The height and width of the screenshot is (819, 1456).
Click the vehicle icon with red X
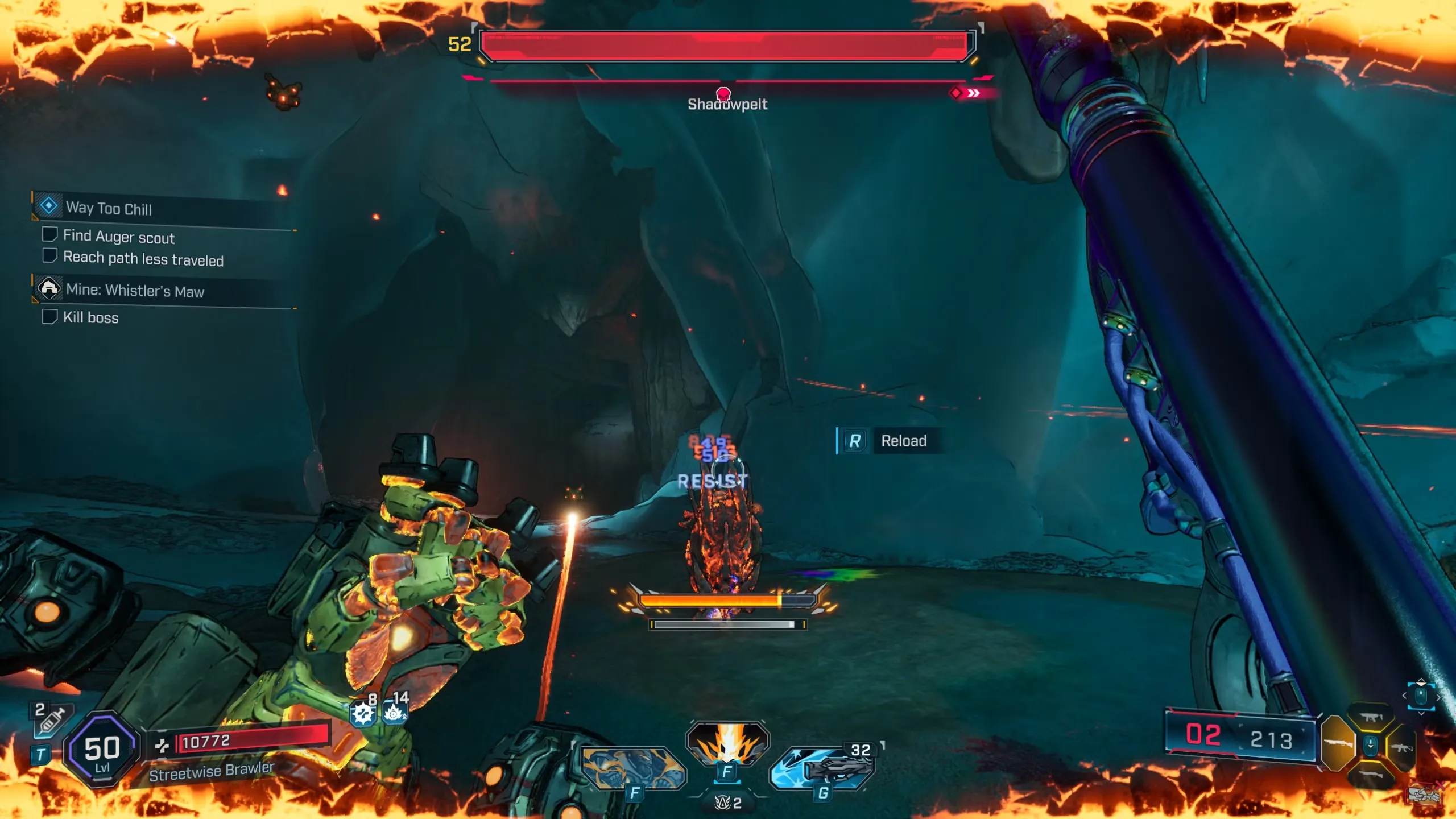pos(1425,794)
